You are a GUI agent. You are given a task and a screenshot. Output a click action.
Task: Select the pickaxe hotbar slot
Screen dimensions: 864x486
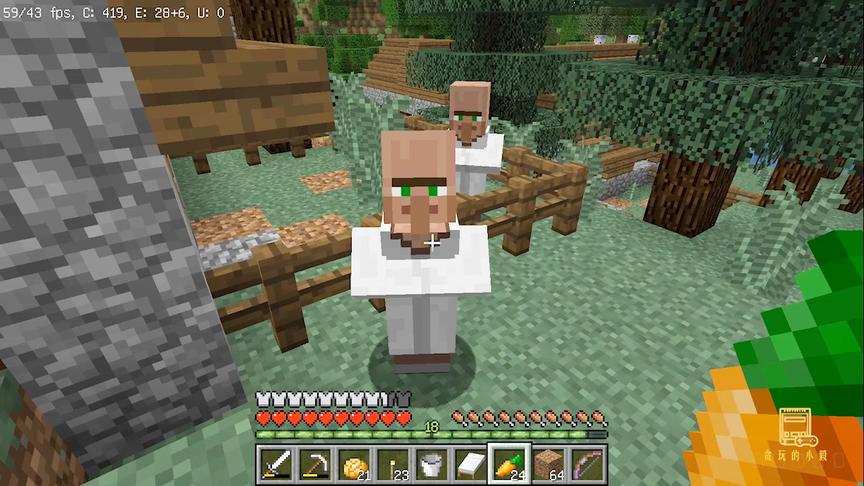coord(314,464)
